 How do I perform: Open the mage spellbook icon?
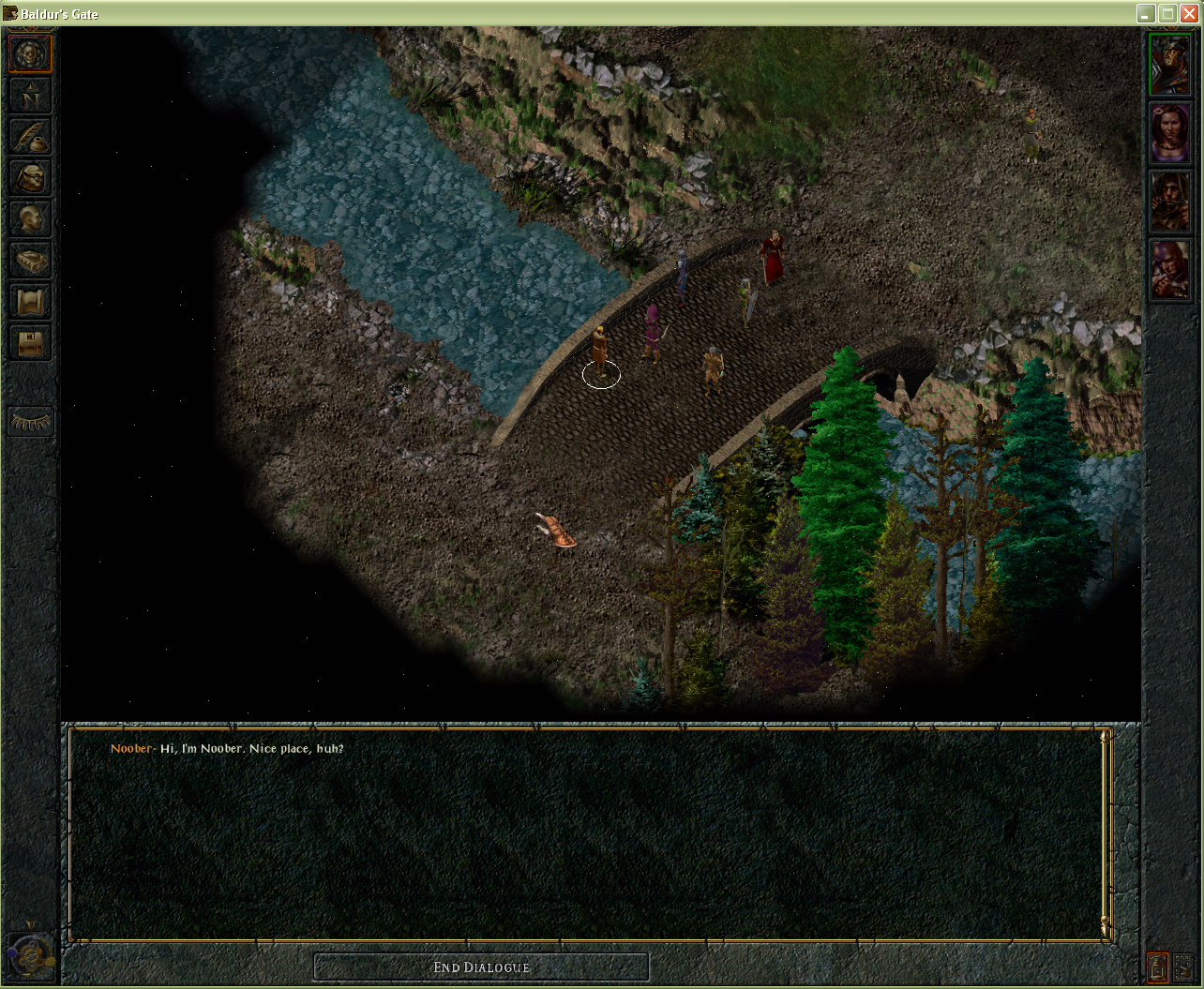pyautogui.click(x=30, y=261)
